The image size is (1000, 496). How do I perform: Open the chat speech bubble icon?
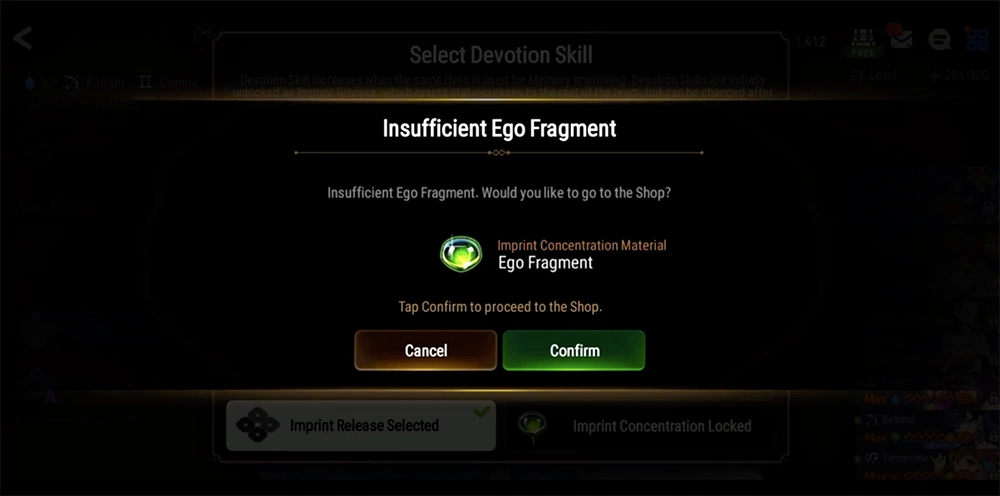coord(939,40)
